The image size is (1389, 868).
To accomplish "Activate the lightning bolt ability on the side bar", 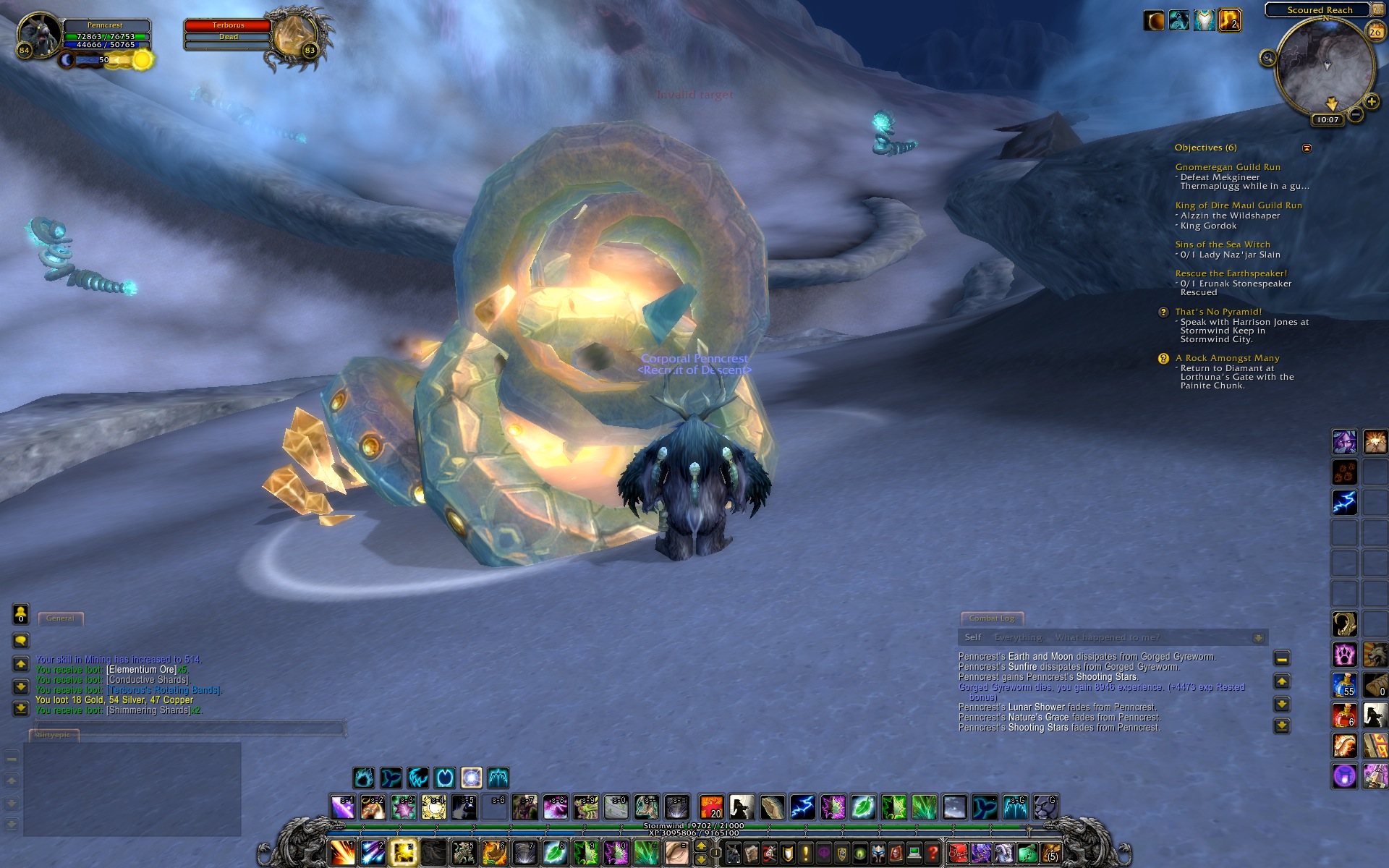I will [1344, 502].
